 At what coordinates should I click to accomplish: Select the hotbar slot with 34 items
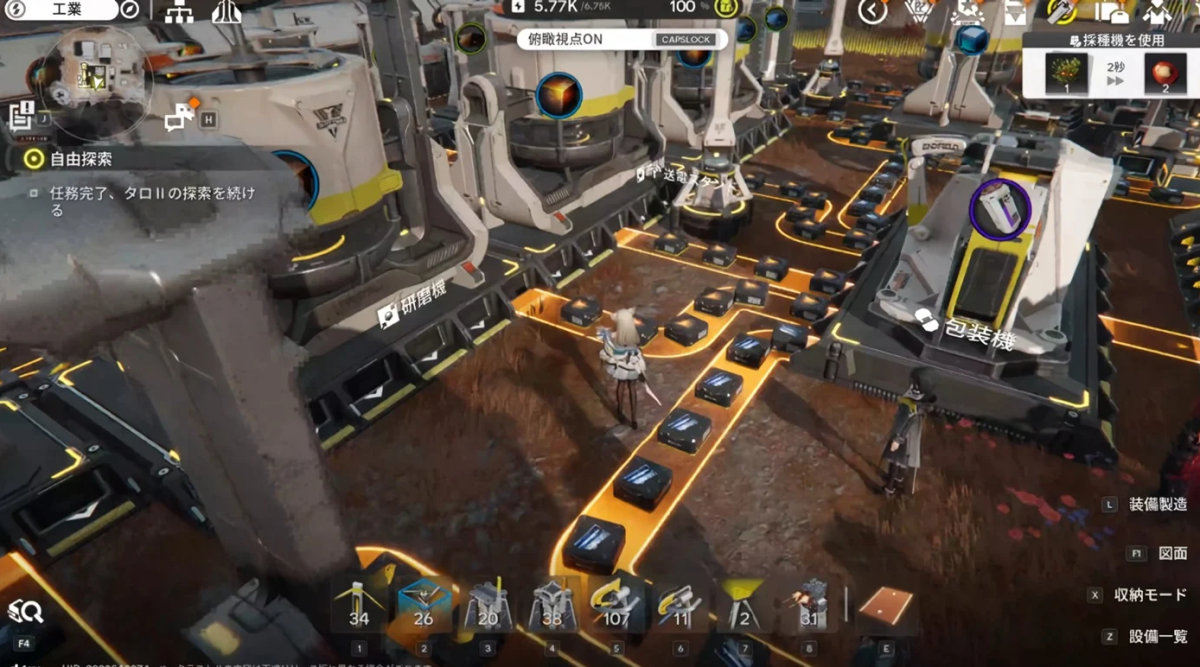point(359,605)
